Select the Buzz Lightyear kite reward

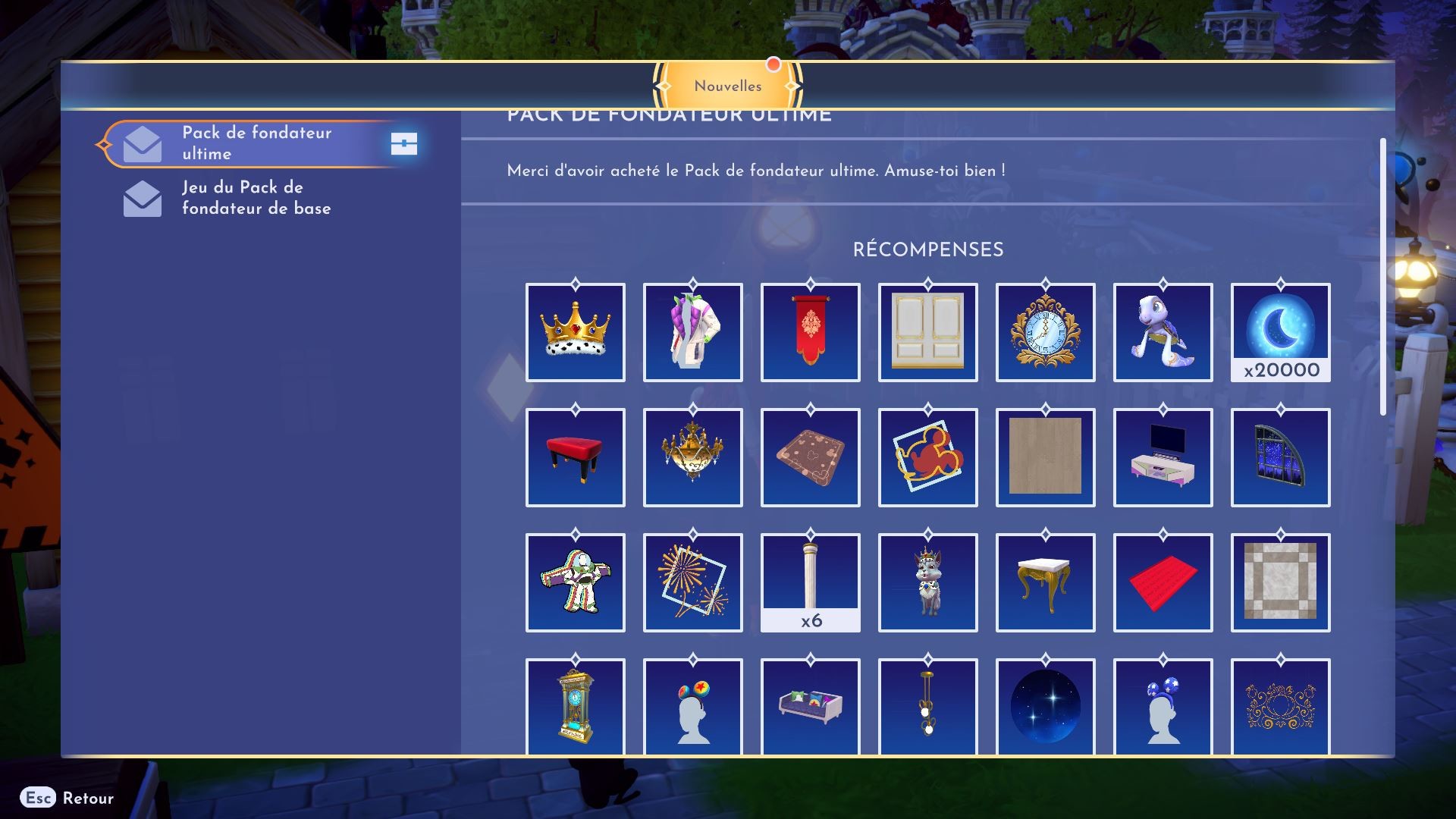pos(575,582)
